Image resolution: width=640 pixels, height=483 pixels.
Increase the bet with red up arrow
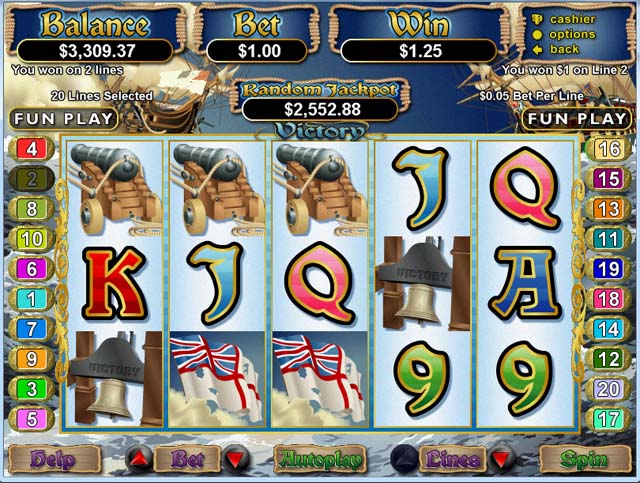point(141,460)
